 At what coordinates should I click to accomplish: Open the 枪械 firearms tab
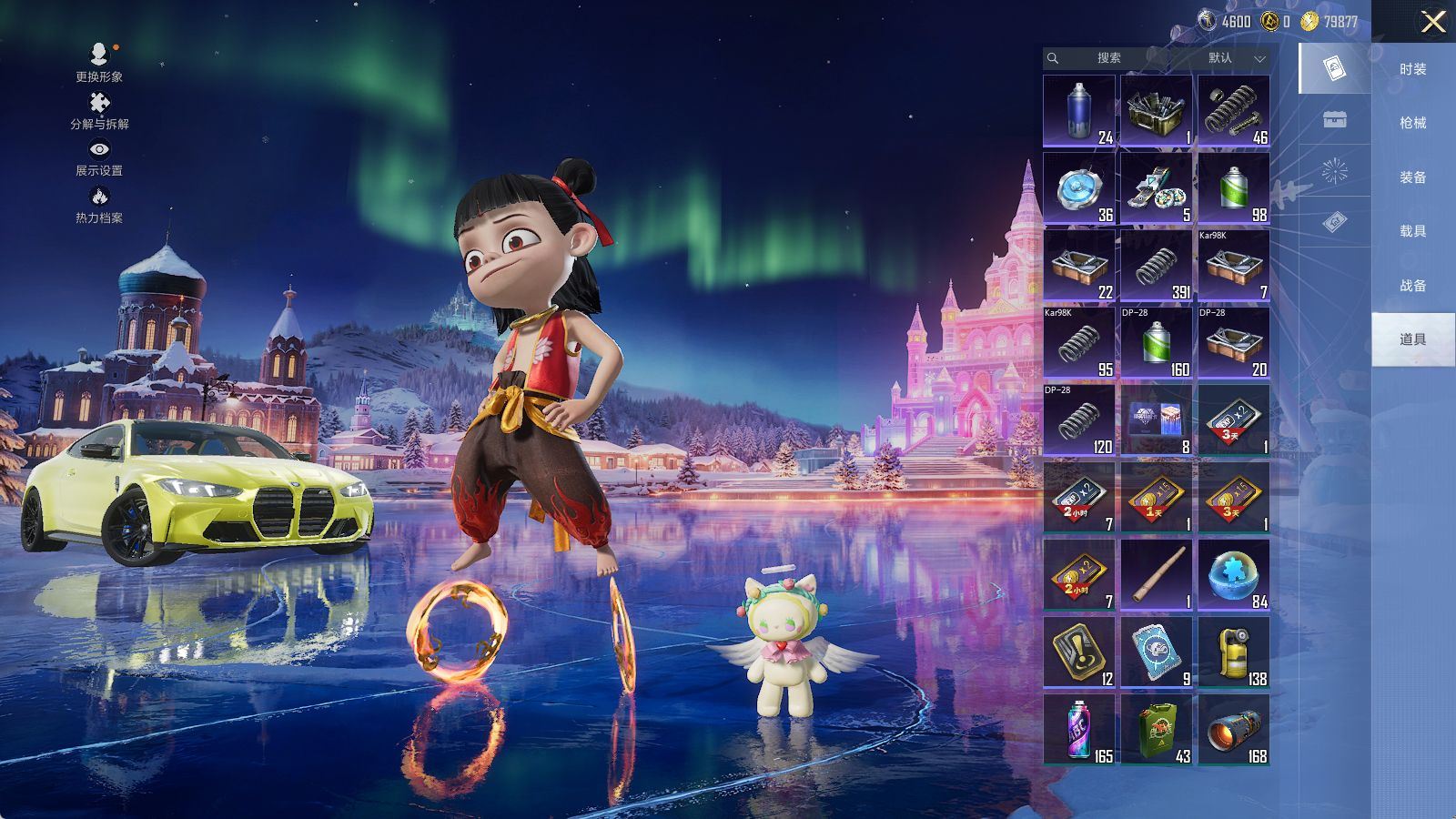1412,123
